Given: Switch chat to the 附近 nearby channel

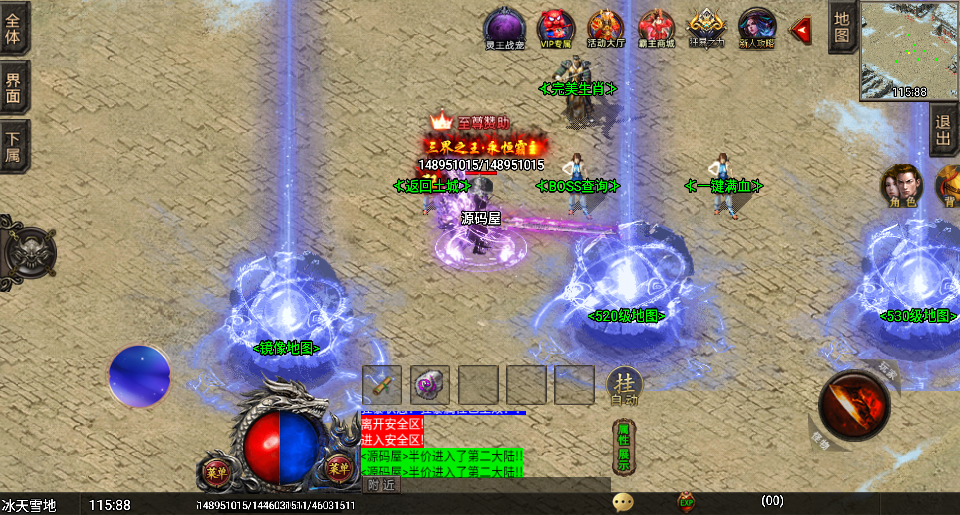Looking at the screenshot, I should tap(380, 485).
